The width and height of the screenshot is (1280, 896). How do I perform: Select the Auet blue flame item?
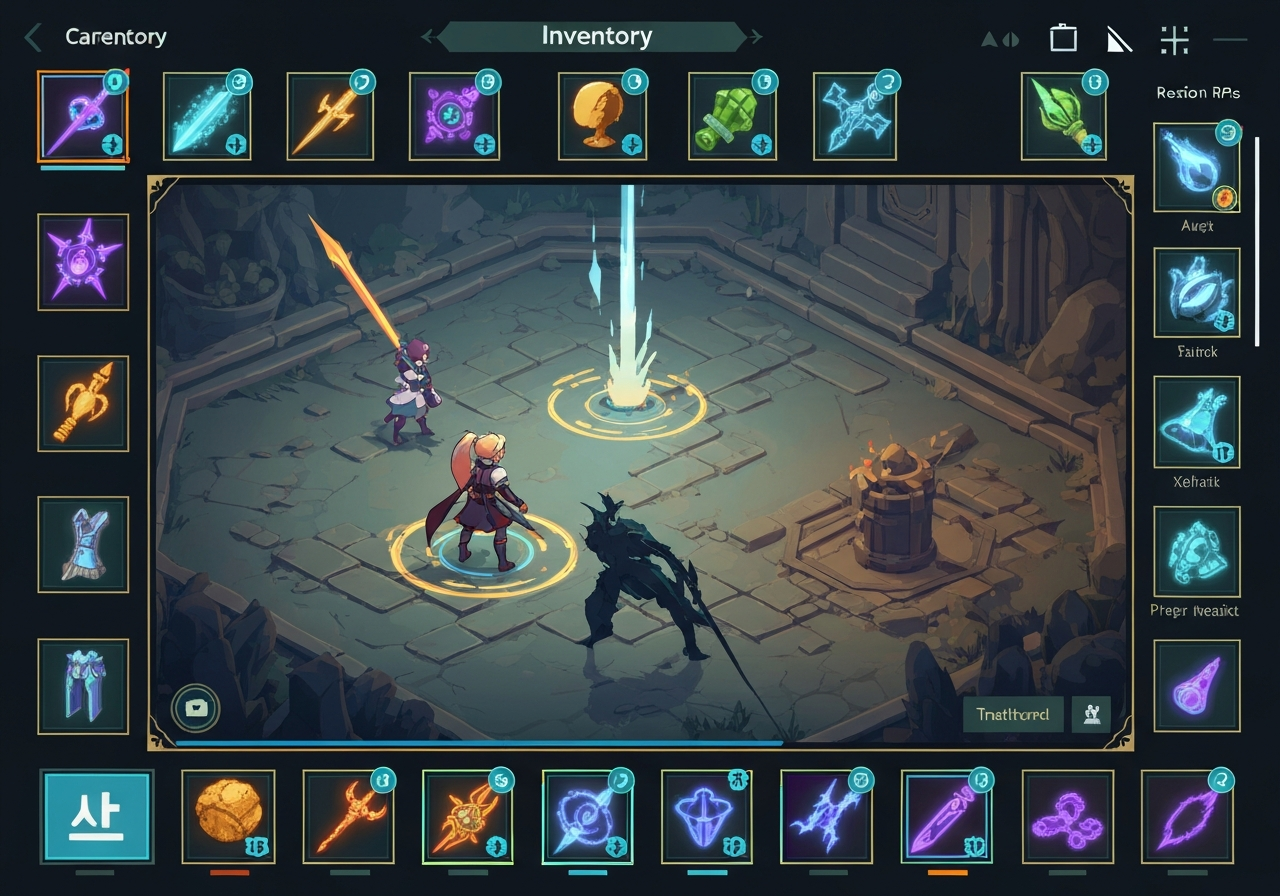tap(1196, 168)
